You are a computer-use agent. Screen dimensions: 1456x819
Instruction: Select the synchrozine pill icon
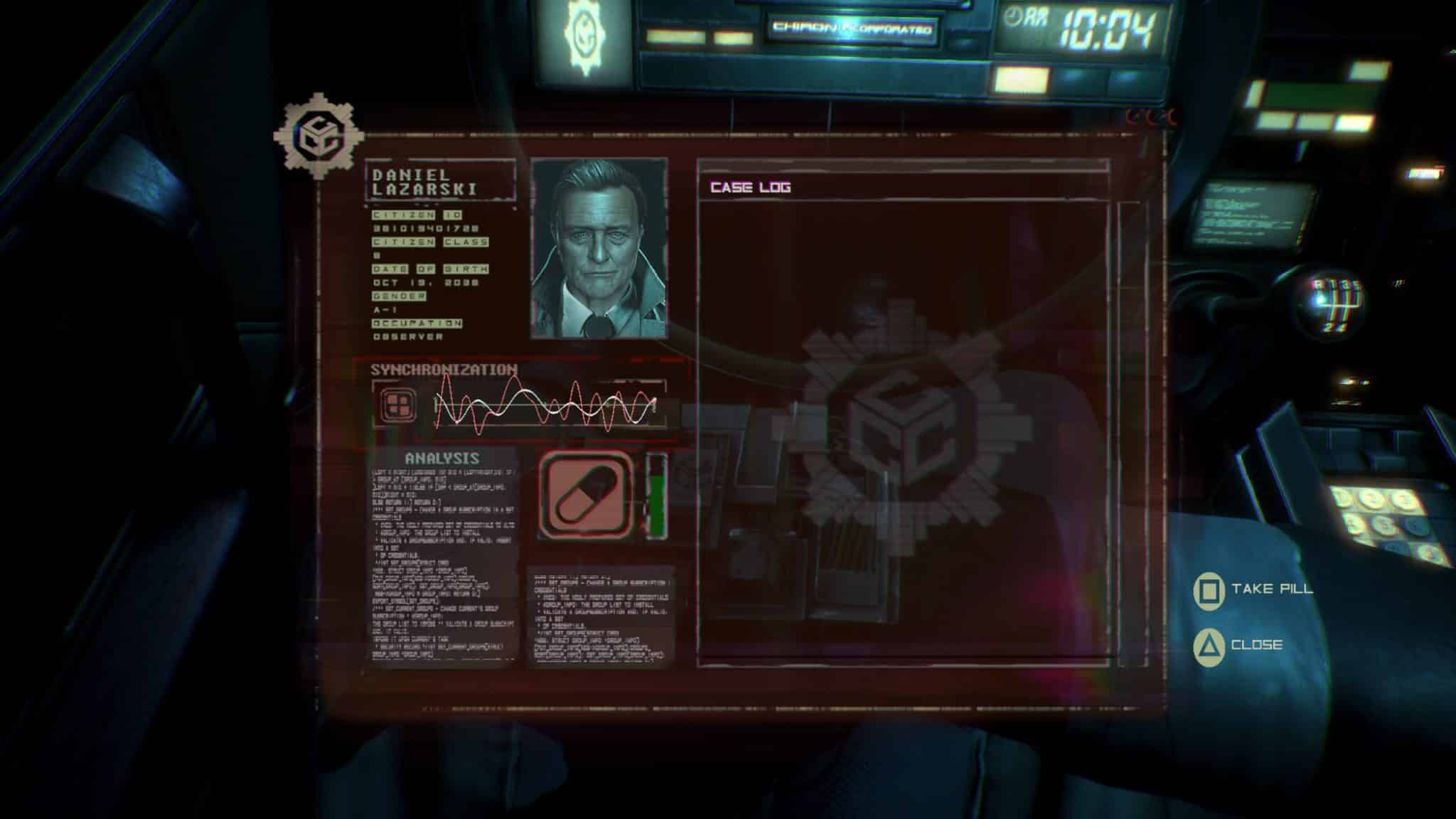click(586, 493)
